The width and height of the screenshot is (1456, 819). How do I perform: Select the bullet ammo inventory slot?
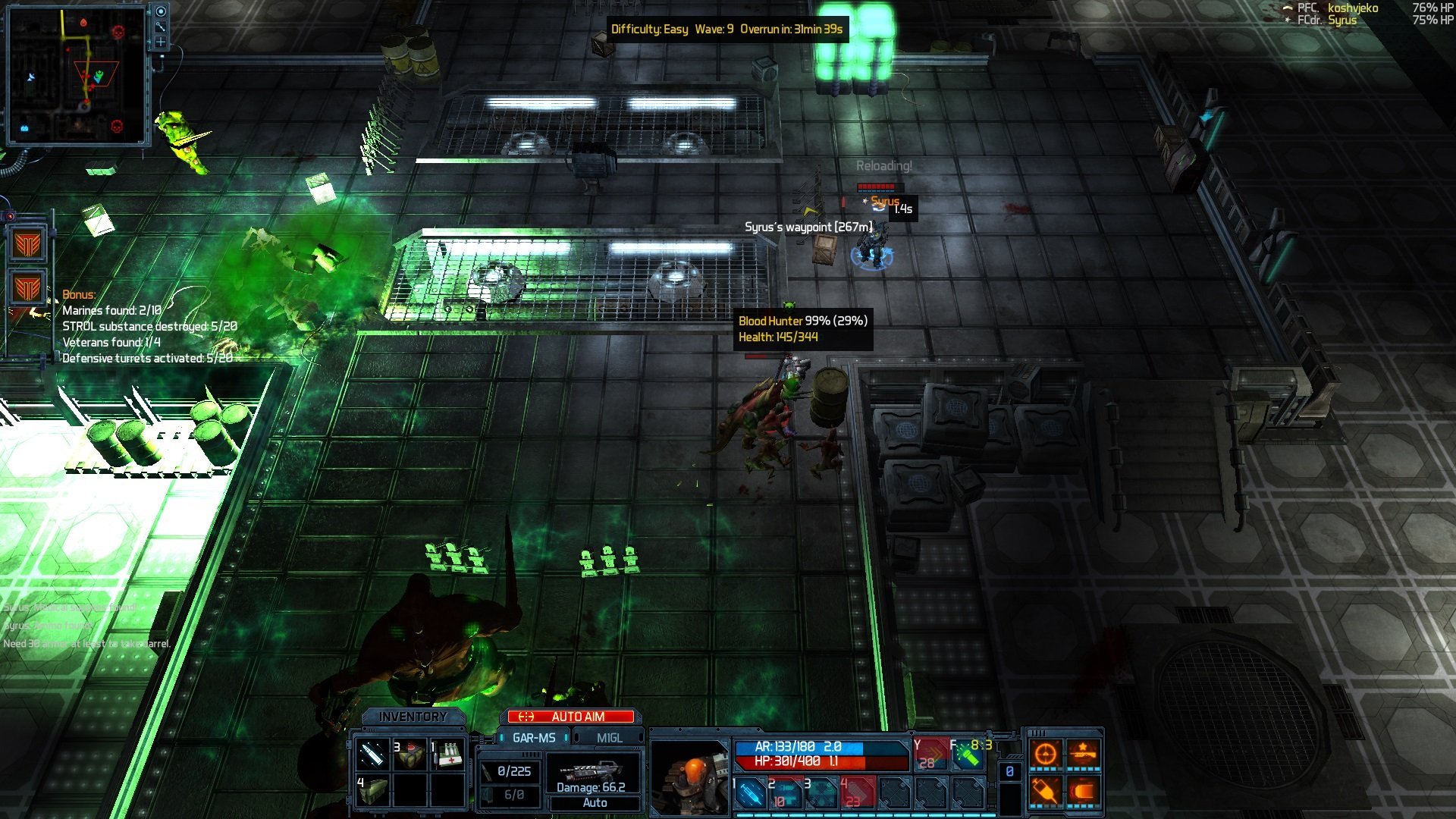(372, 755)
